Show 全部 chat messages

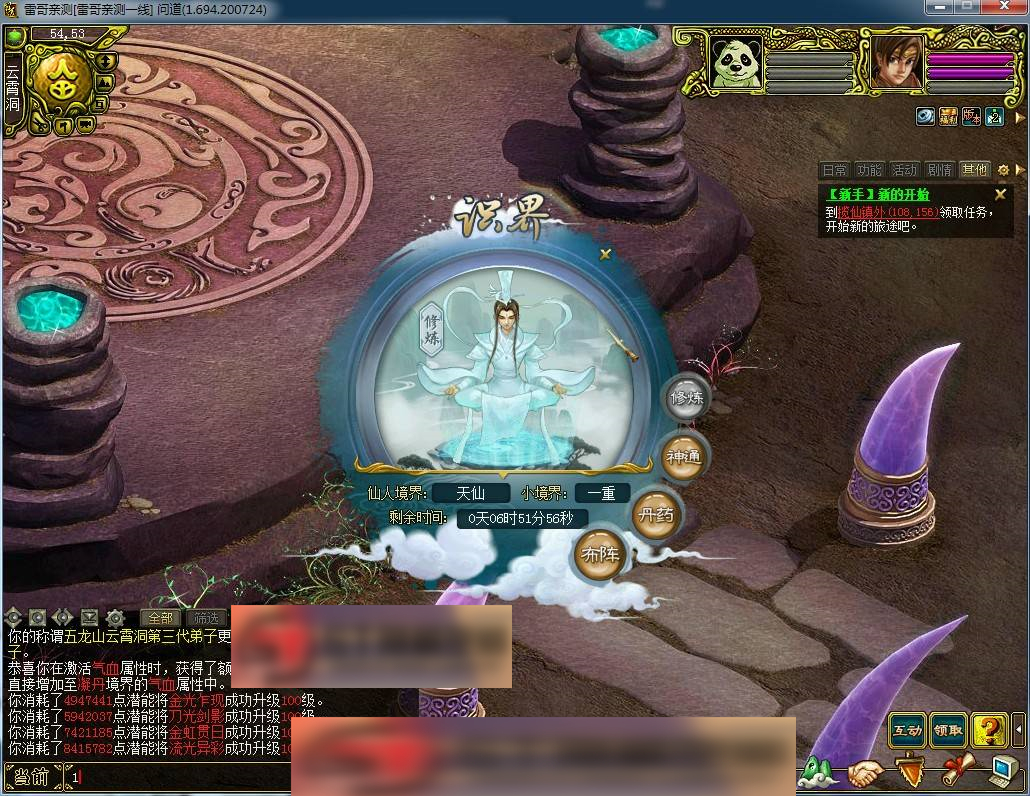click(x=160, y=618)
